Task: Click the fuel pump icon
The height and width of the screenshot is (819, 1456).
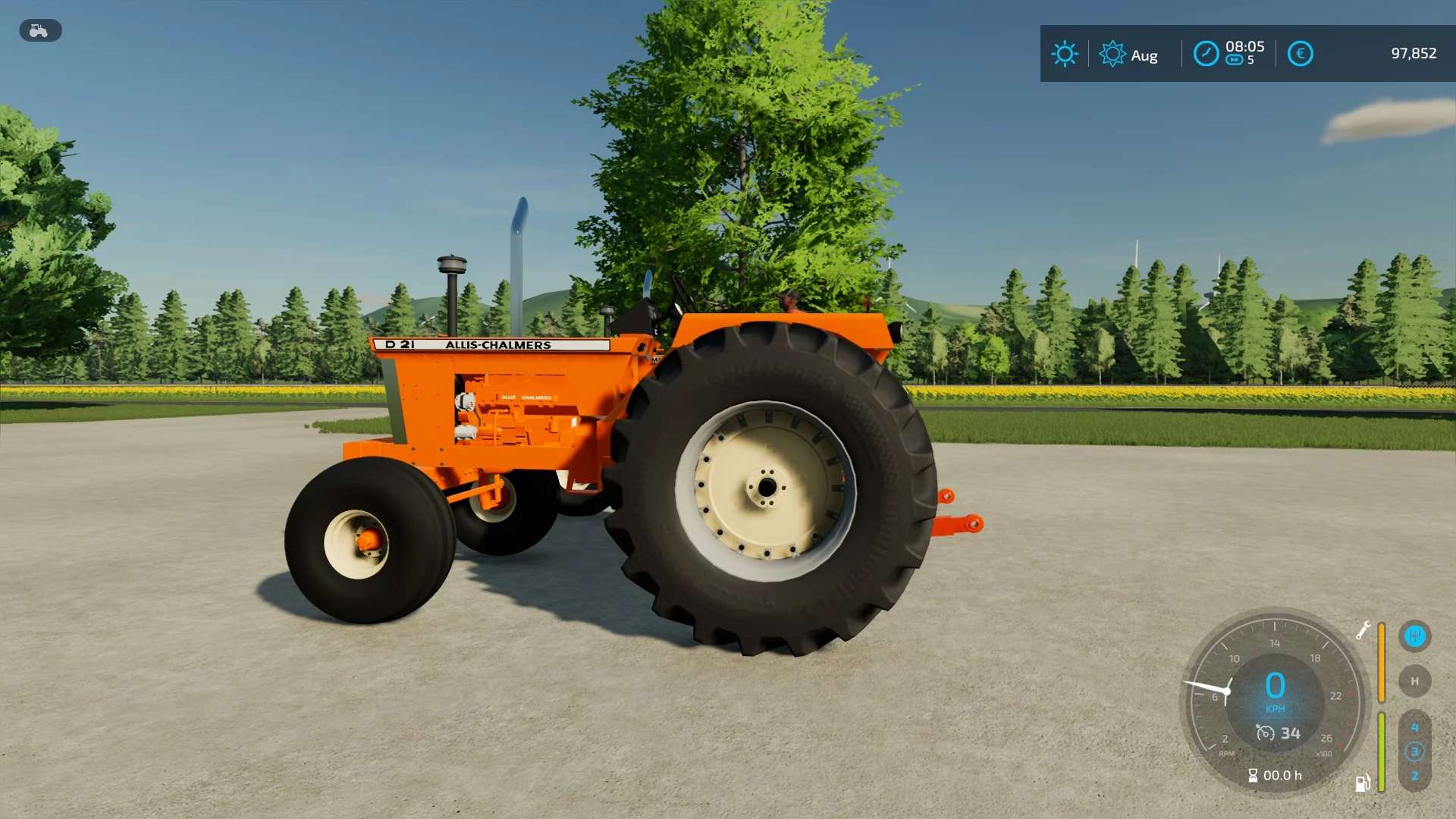Action: click(1363, 783)
